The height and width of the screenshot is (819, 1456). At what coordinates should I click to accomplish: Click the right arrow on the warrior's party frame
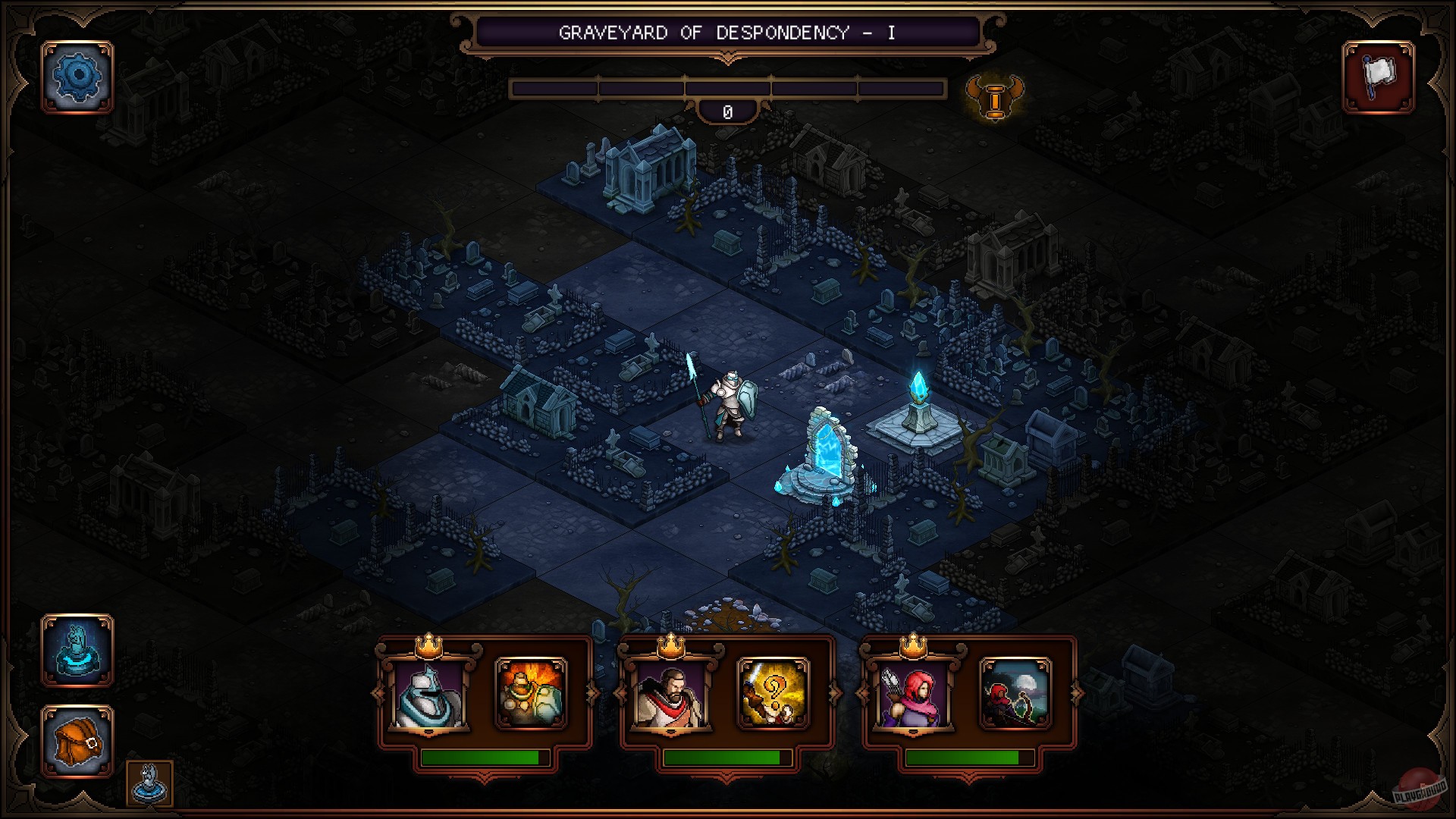click(x=835, y=692)
